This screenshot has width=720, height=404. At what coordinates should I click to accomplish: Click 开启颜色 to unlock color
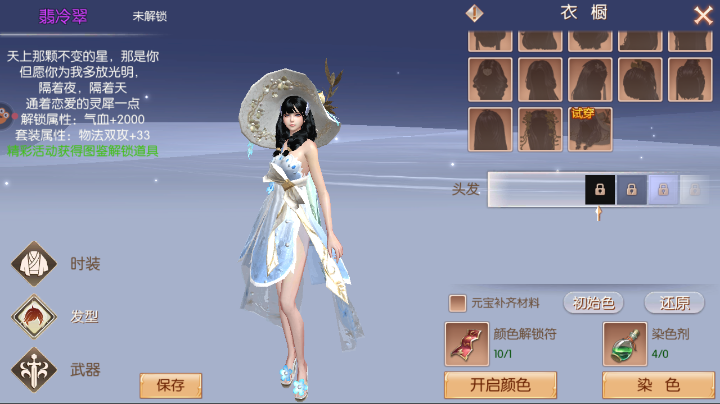click(500, 385)
